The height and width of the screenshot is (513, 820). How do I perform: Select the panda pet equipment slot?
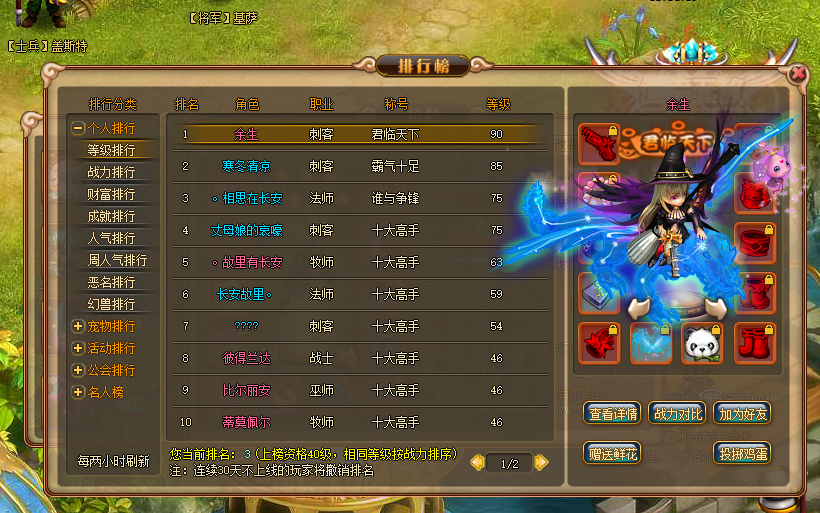pos(701,343)
